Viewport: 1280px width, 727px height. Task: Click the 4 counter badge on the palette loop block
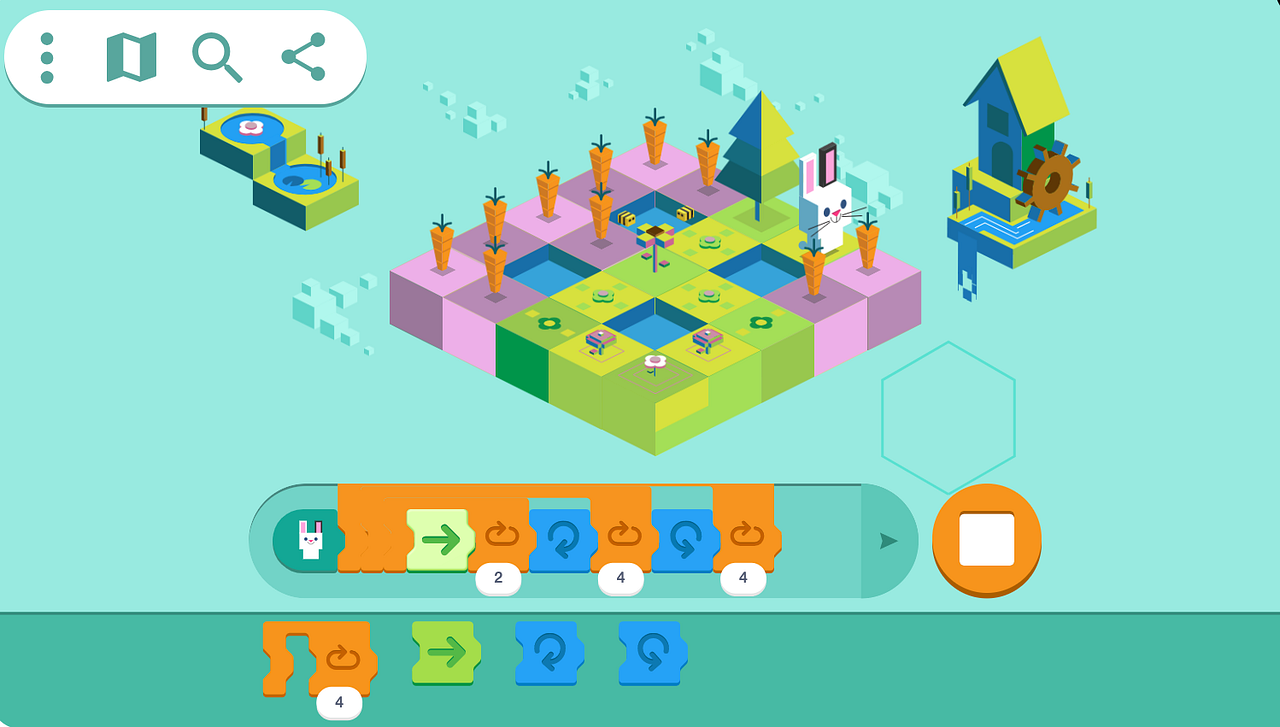pos(338,702)
